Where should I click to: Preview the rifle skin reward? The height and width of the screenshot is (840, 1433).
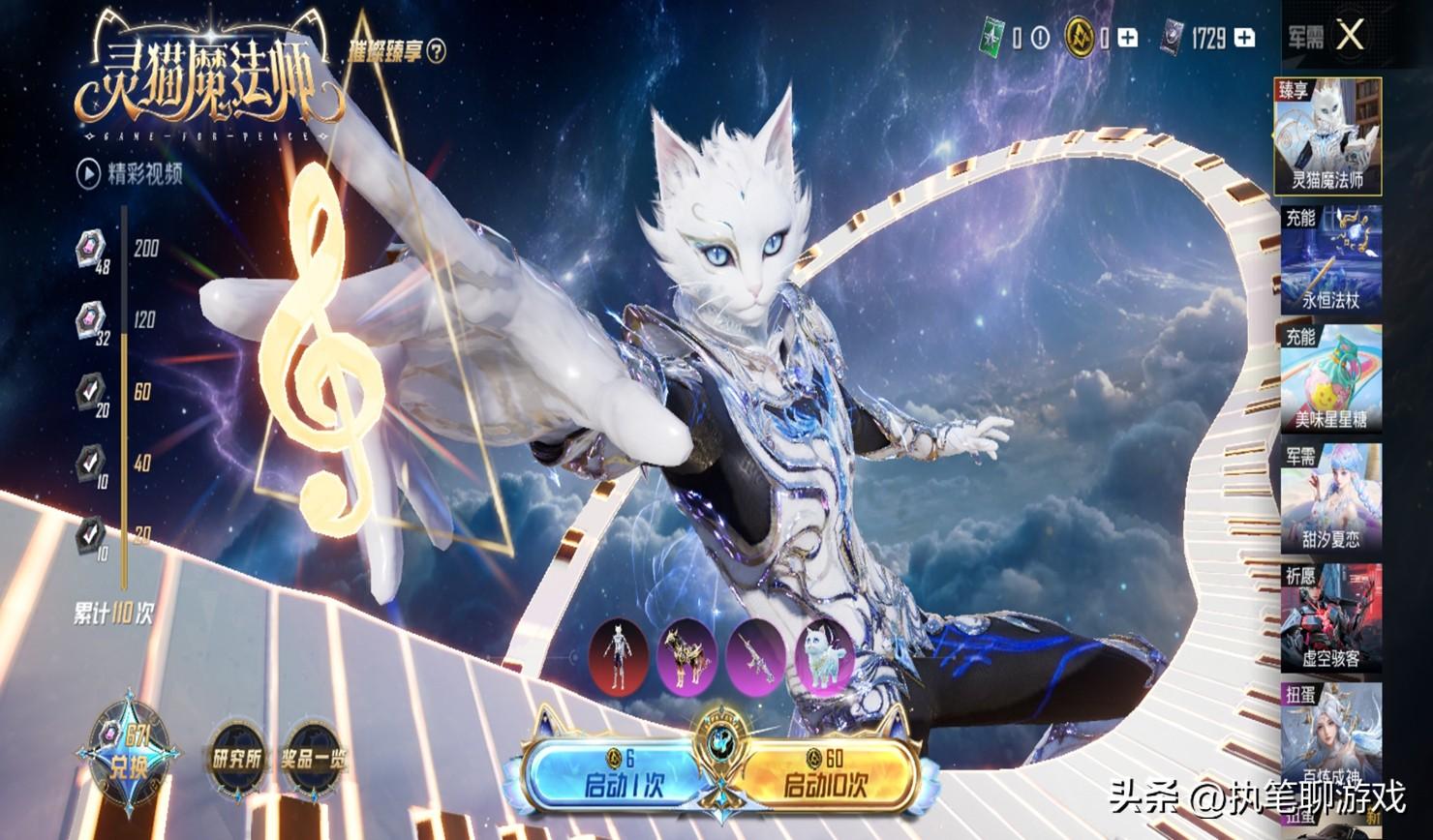(756, 658)
